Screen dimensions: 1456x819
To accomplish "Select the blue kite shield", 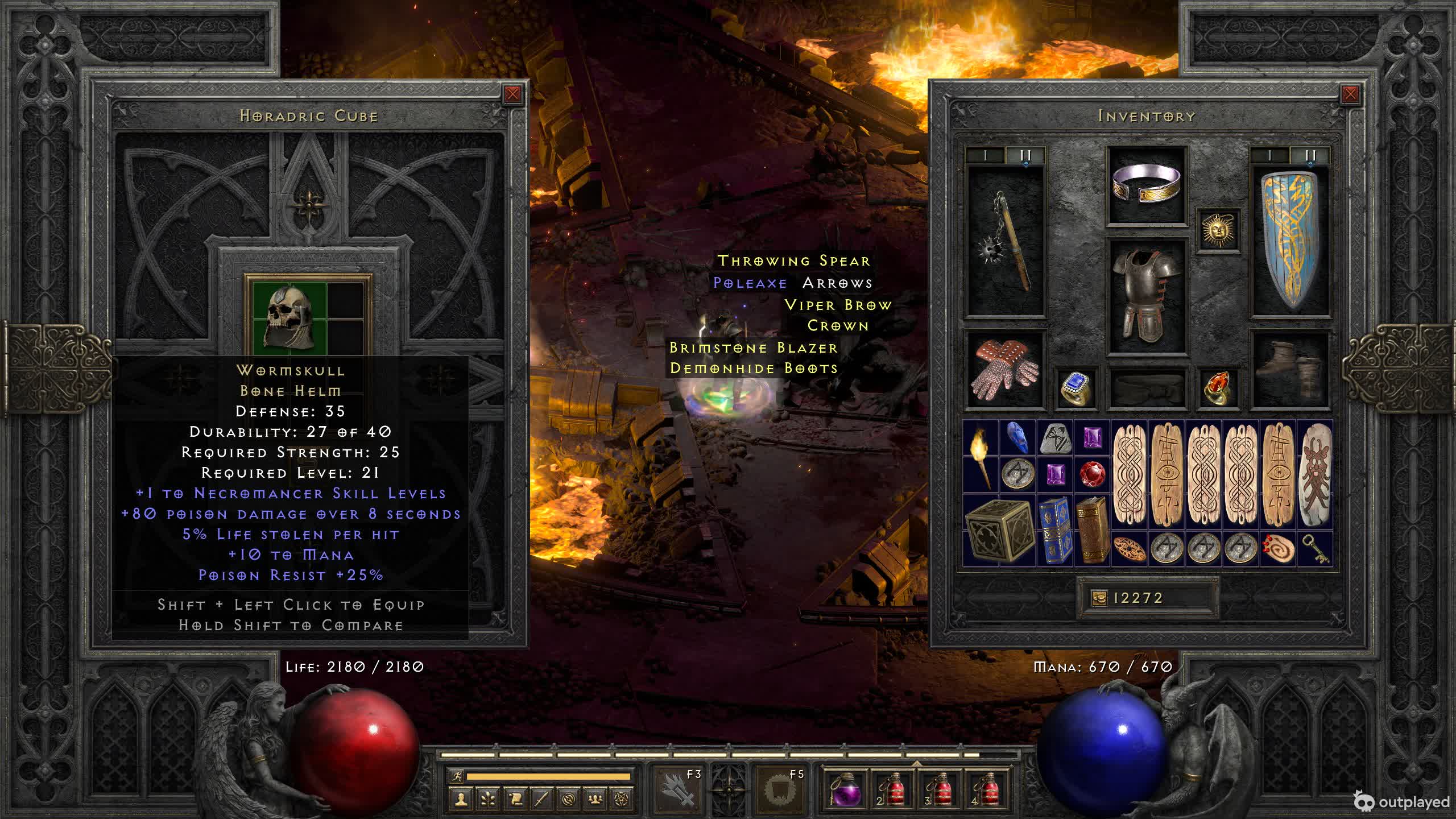I will pyautogui.click(x=1290, y=241).
